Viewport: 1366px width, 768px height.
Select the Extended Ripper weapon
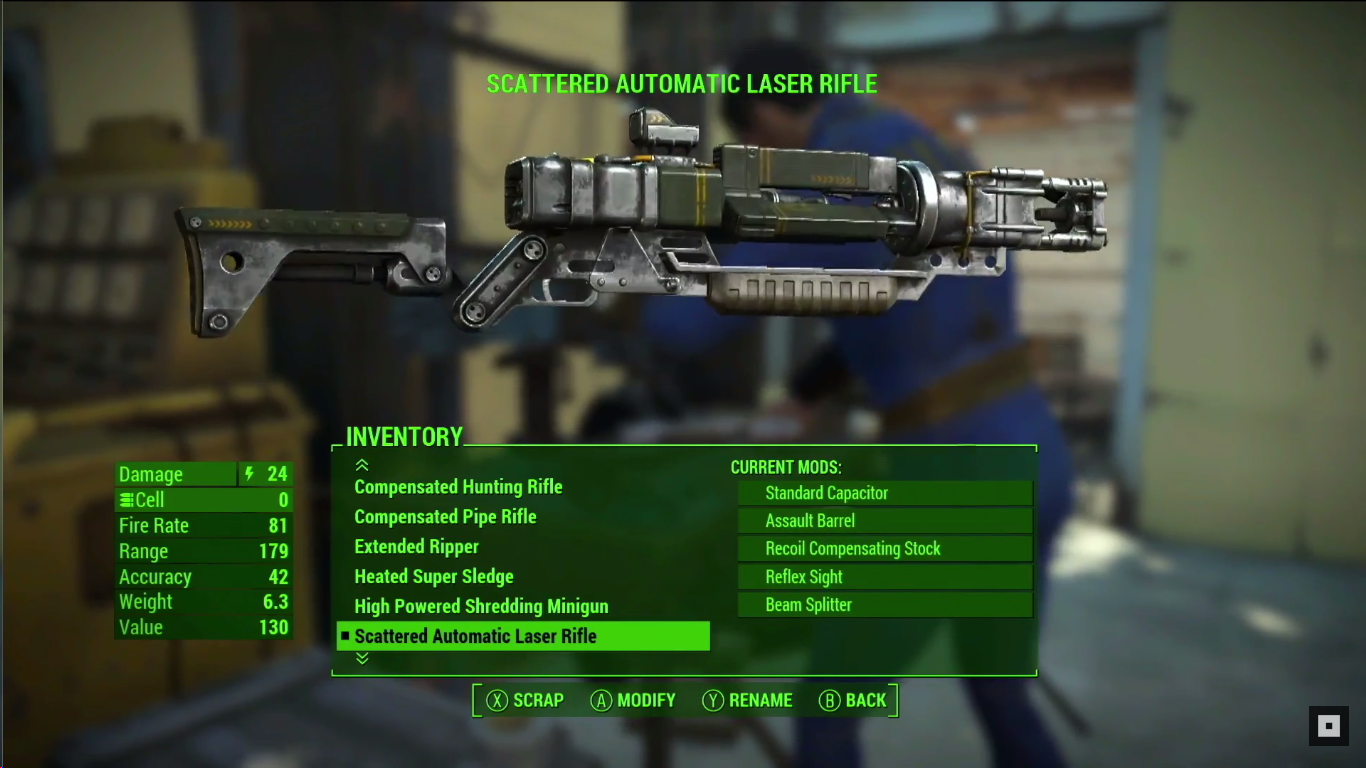coord(416,547)
